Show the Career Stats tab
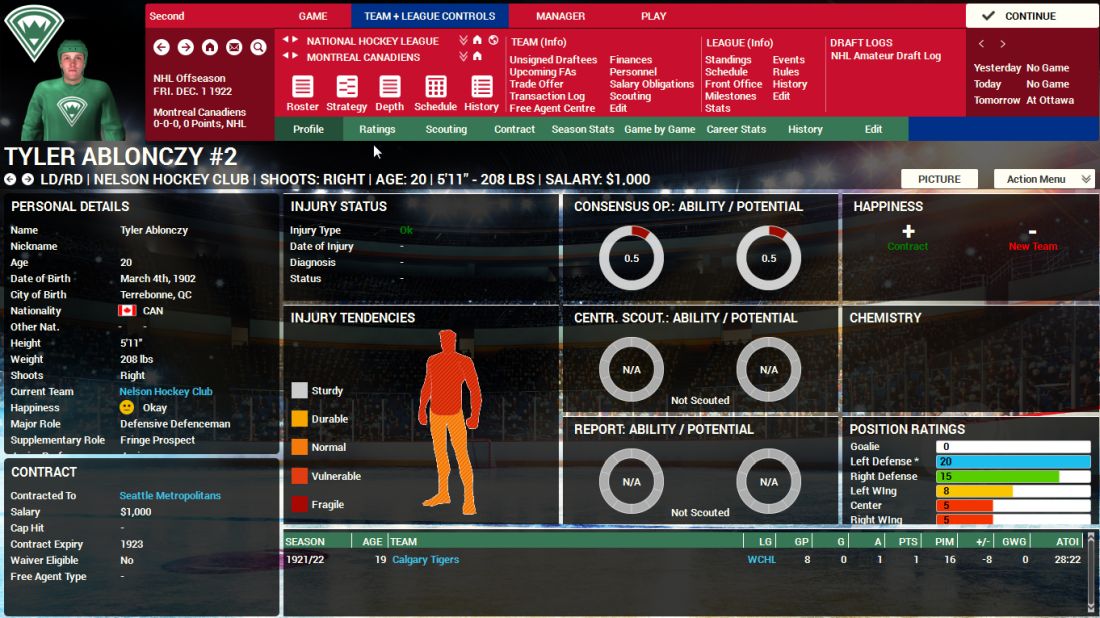Viewport: 1100px width, 618px height. (736, 129)
